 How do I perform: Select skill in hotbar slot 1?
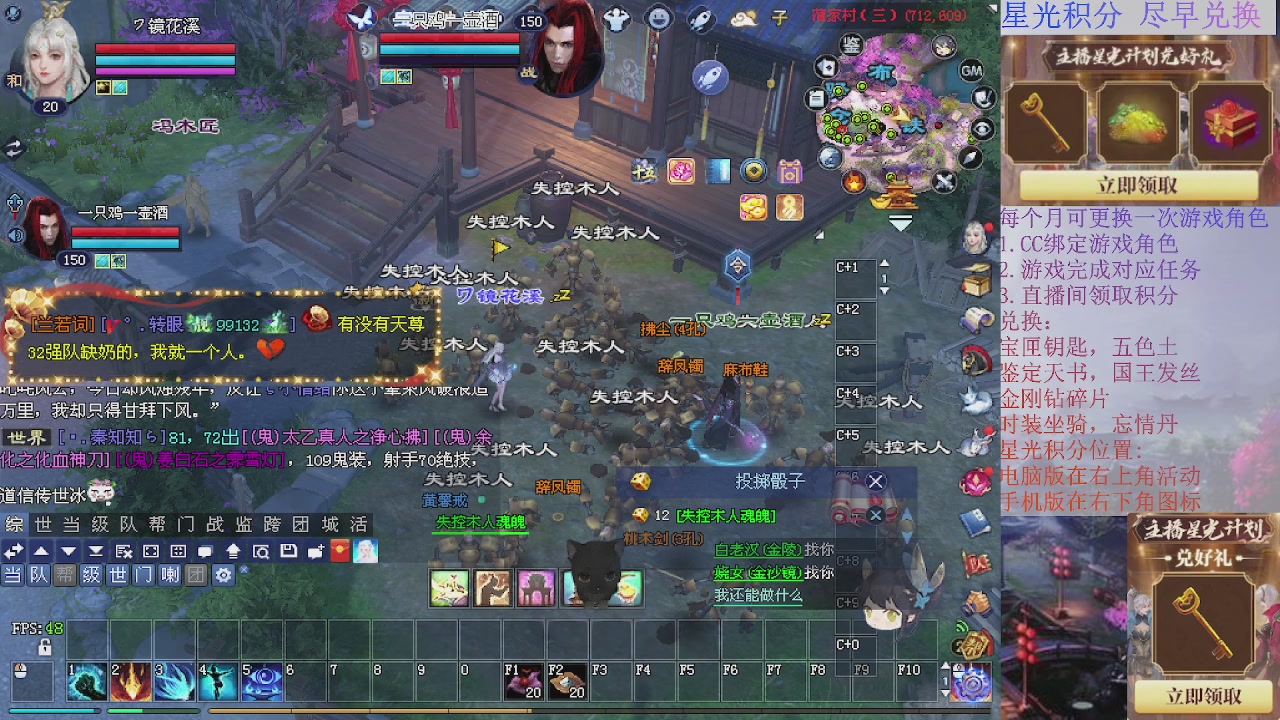[x=87, y=681]
